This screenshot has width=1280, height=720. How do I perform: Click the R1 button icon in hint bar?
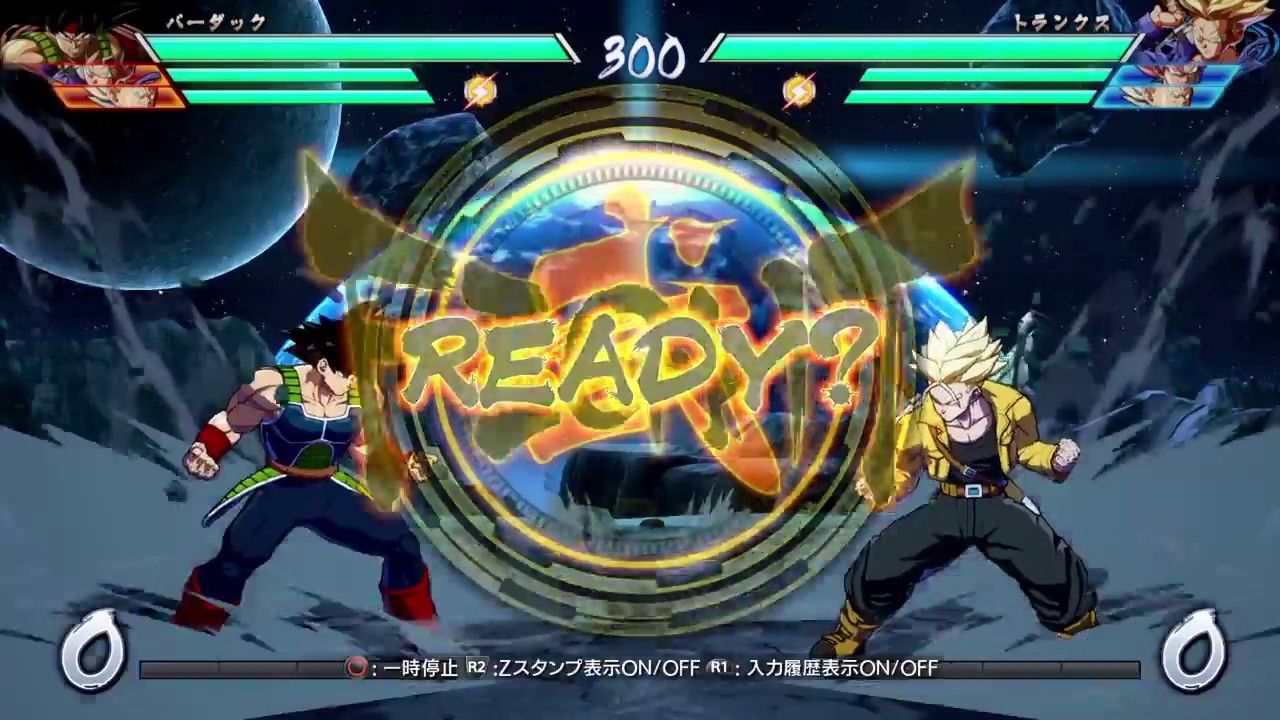tap(720, 669)
